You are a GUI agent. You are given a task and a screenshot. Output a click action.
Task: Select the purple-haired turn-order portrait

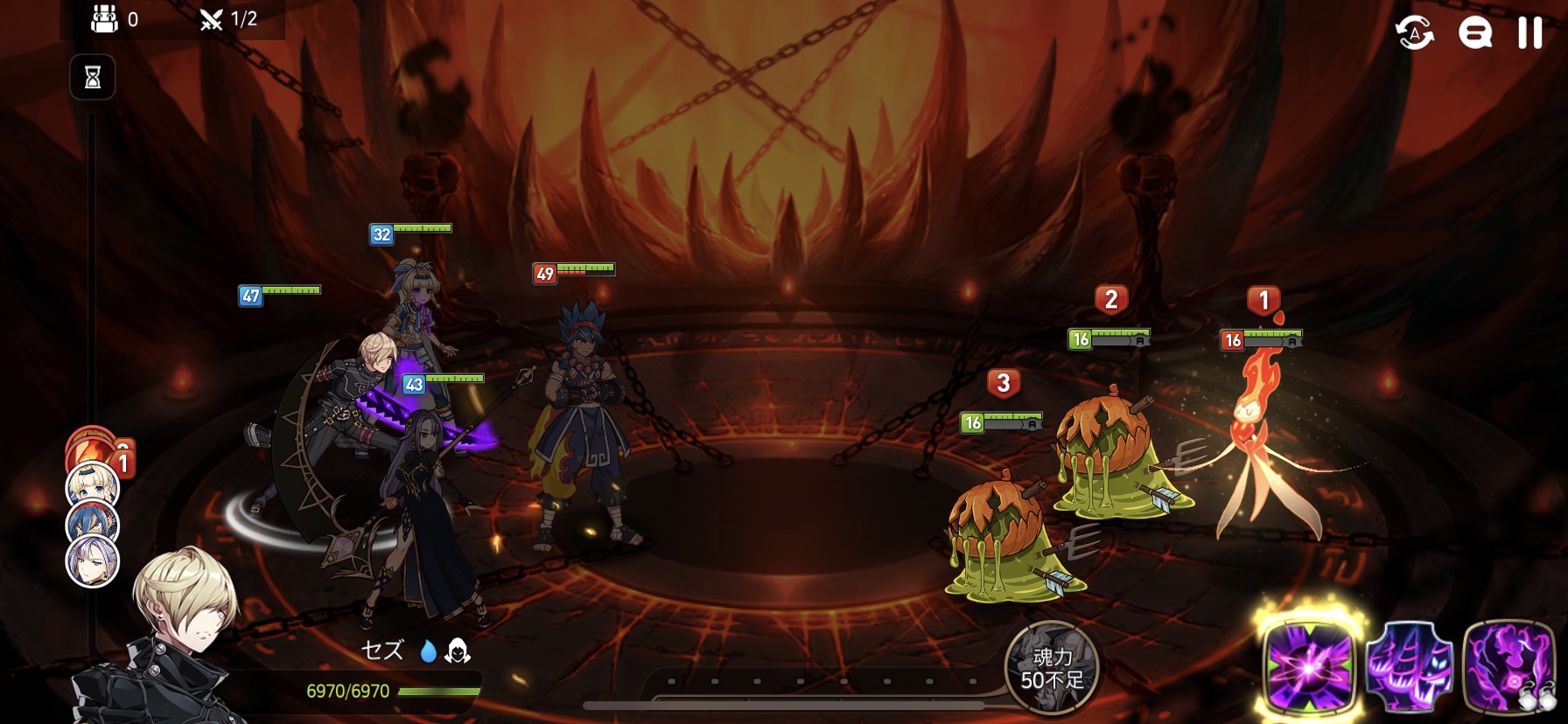93,560
